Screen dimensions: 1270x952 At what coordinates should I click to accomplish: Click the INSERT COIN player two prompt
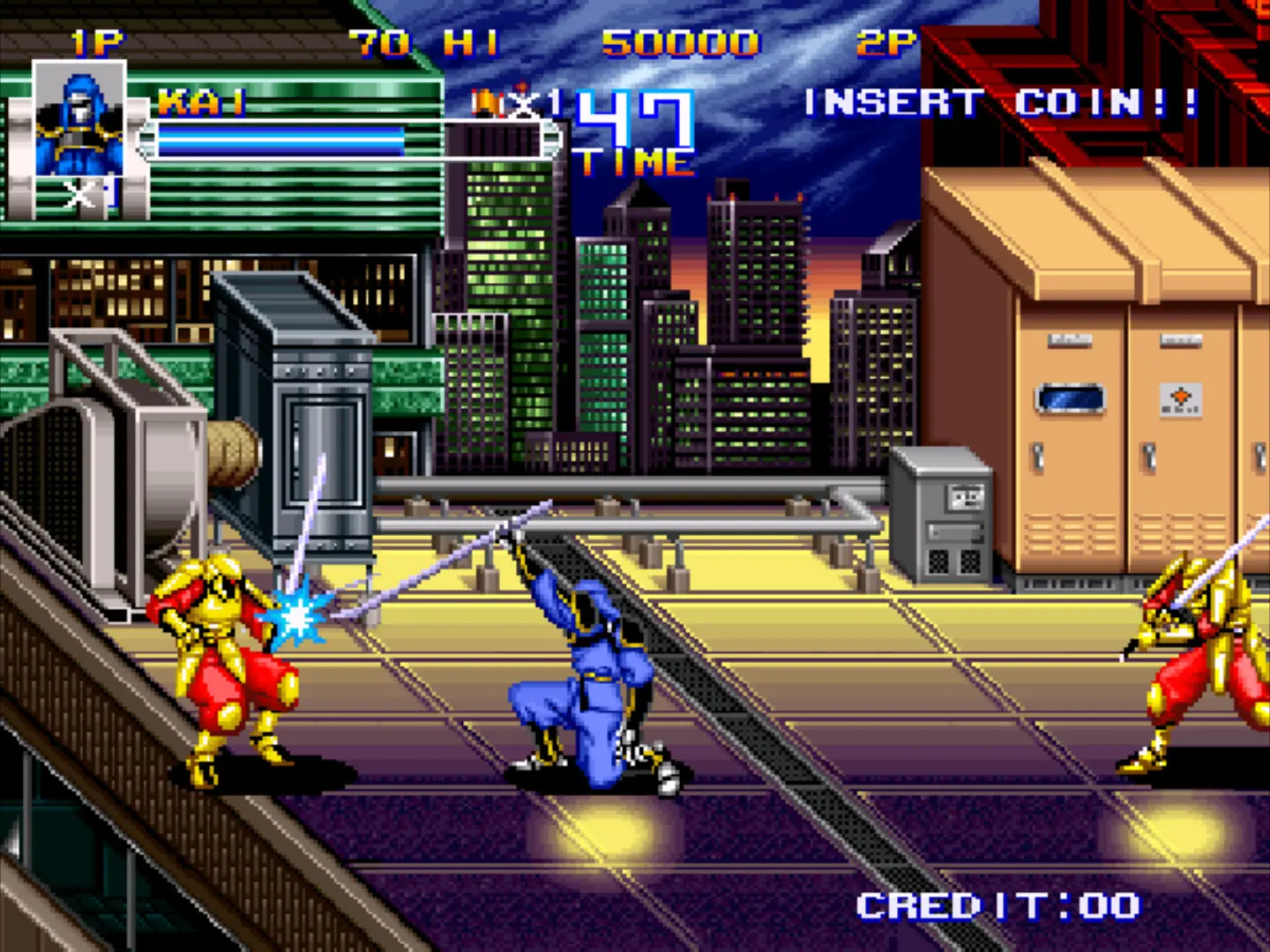click(x=1001, y=103)
